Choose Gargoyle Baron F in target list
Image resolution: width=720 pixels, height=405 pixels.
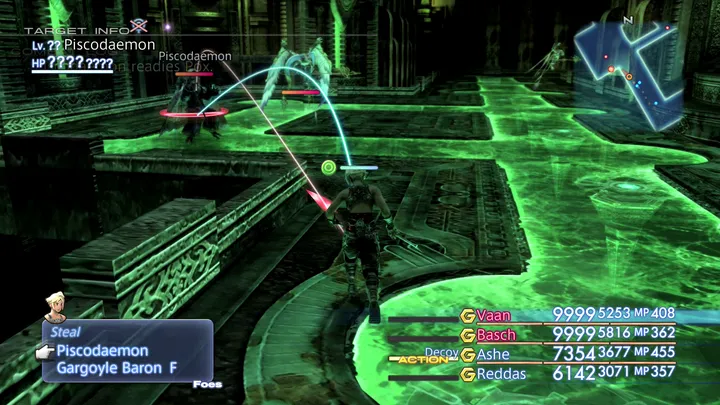tap(116, 368)
